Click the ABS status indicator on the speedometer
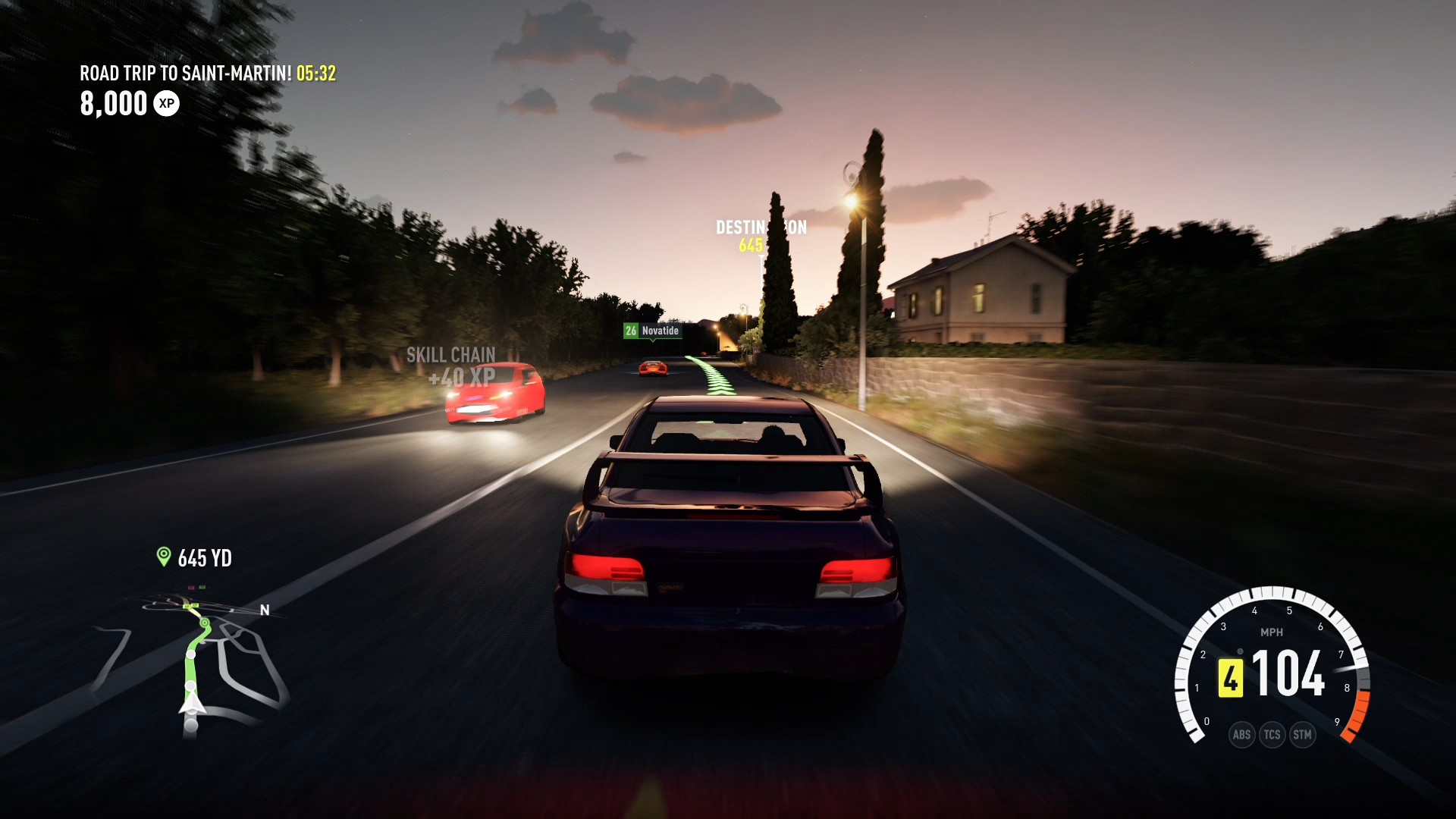 click(x=1242, y=734)
